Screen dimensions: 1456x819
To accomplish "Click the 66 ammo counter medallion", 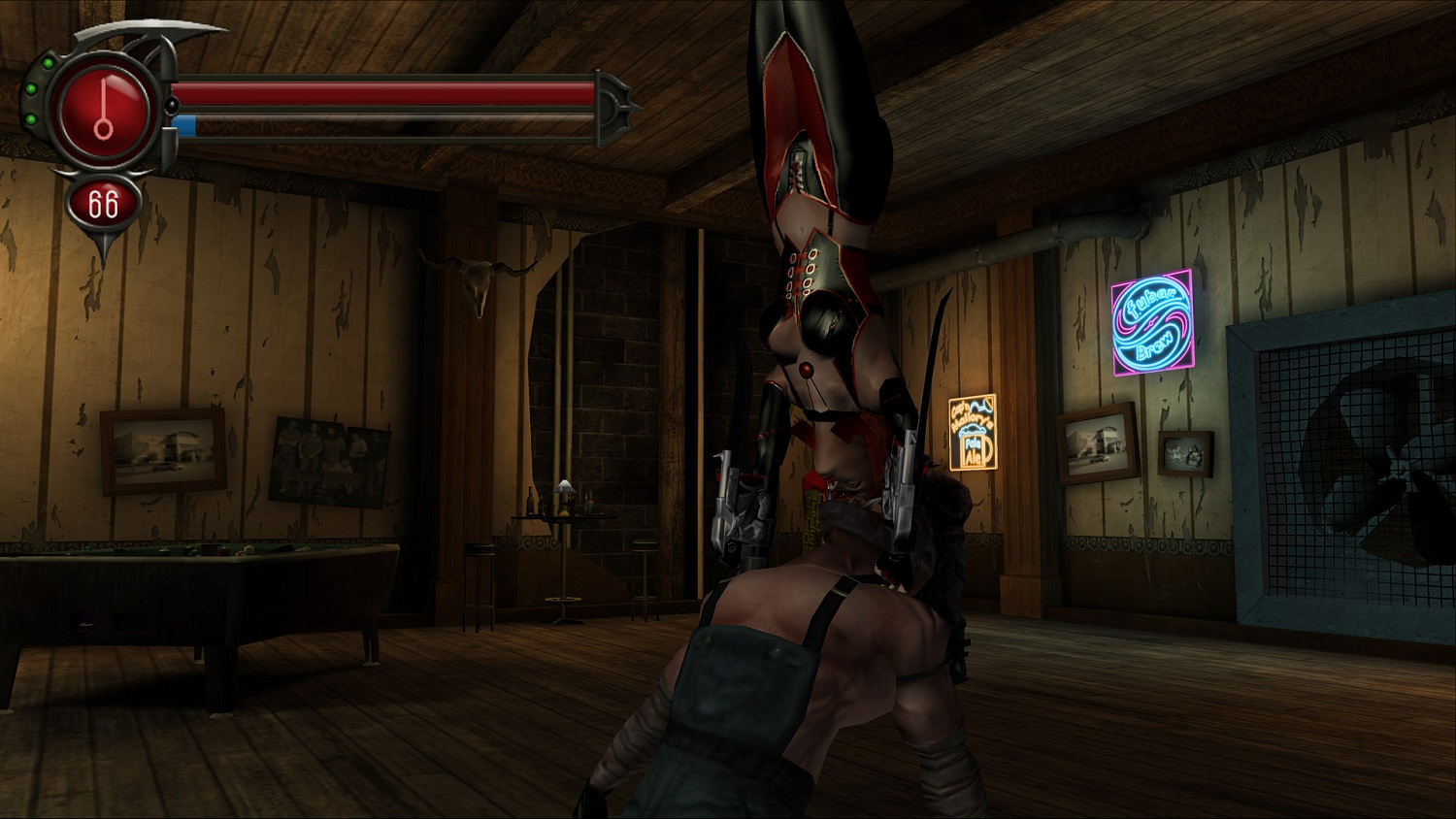I will 102,204.
